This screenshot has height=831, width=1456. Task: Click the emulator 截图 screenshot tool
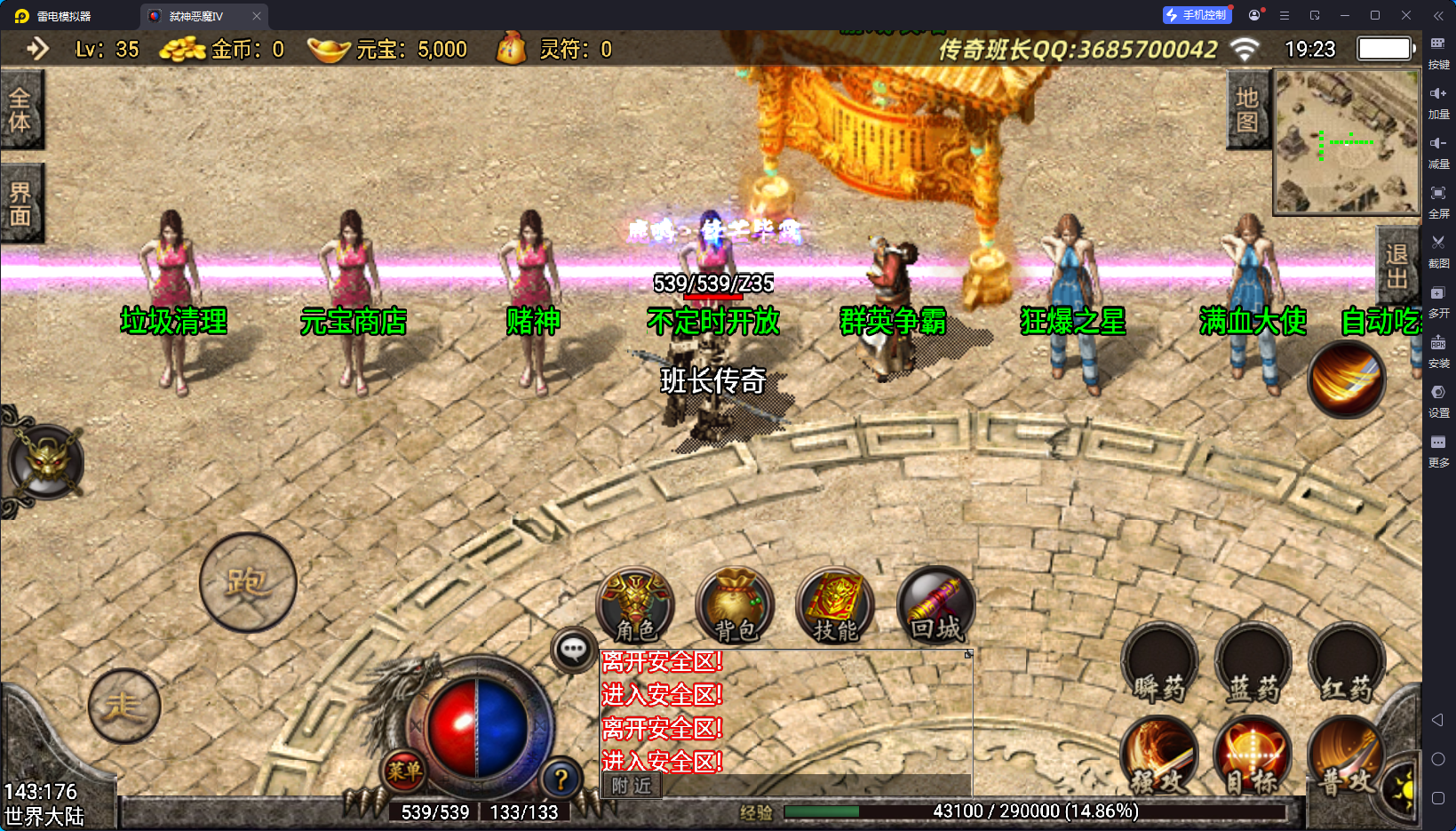pyautogui.click(x=1438, y=250)
